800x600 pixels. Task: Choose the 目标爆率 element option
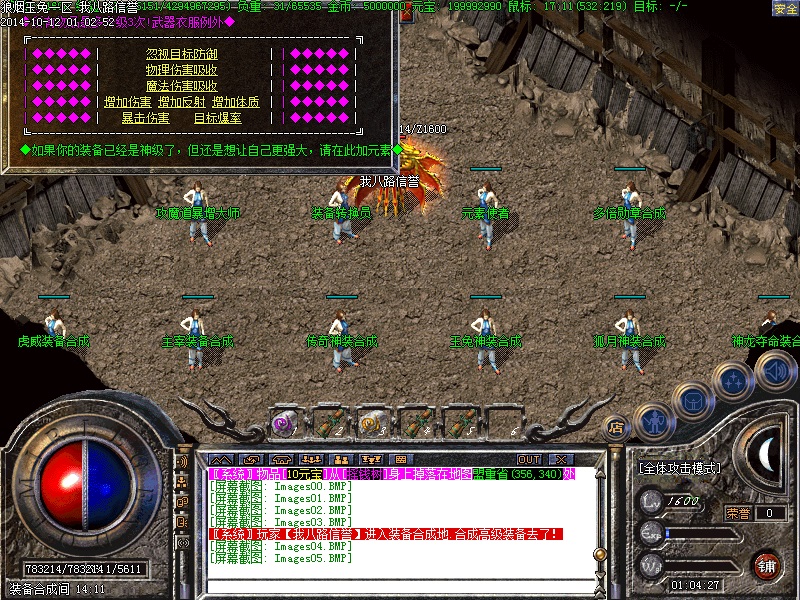pyautogui.click(x=217, y=118)
